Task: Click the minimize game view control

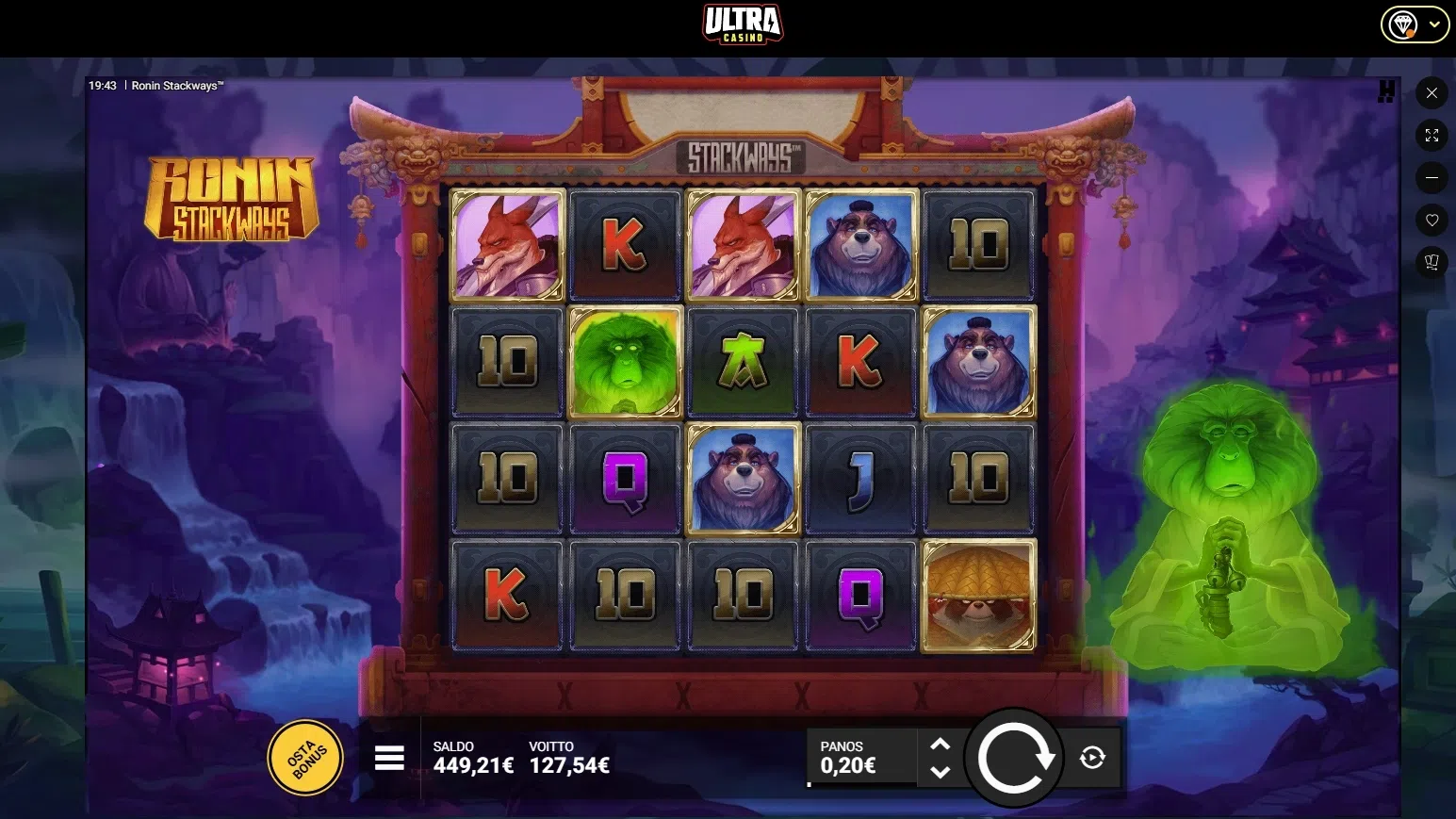Action: pyautogui.click(x=1431, y=177)
